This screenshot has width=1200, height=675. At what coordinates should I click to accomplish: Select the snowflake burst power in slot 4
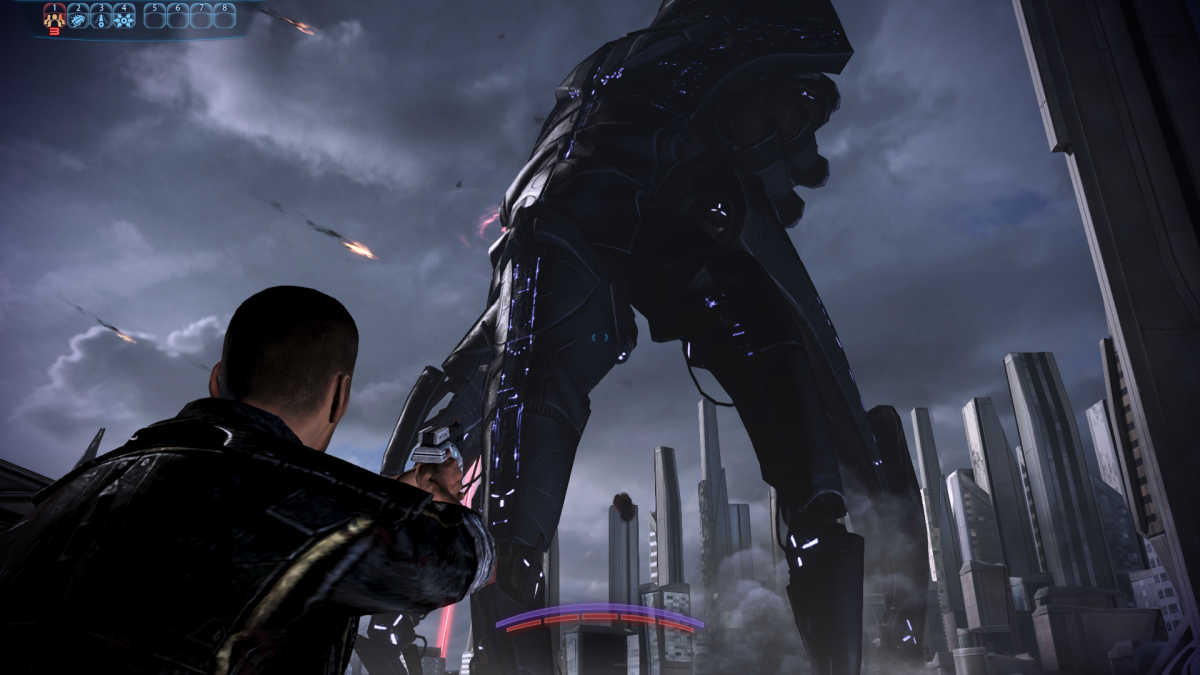pos(124,16)
